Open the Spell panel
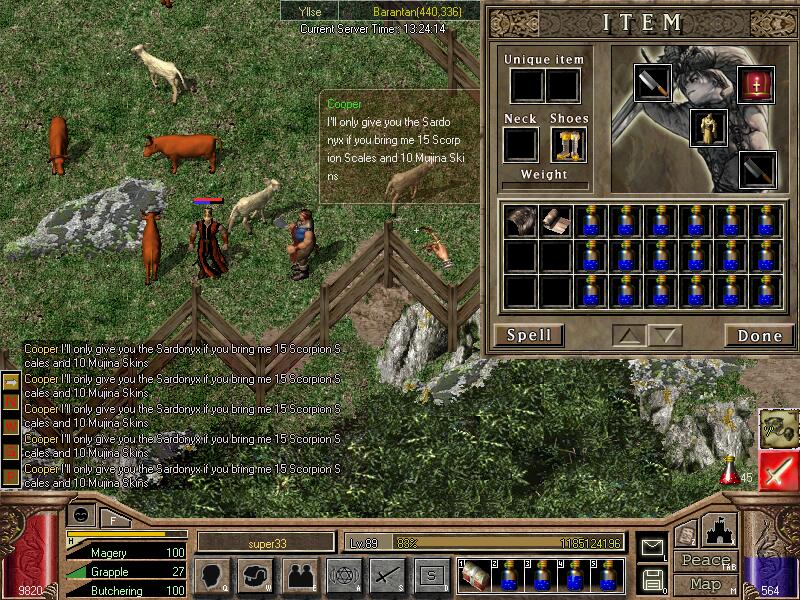This screenshot has height=600, width=800. pos(528,335)
